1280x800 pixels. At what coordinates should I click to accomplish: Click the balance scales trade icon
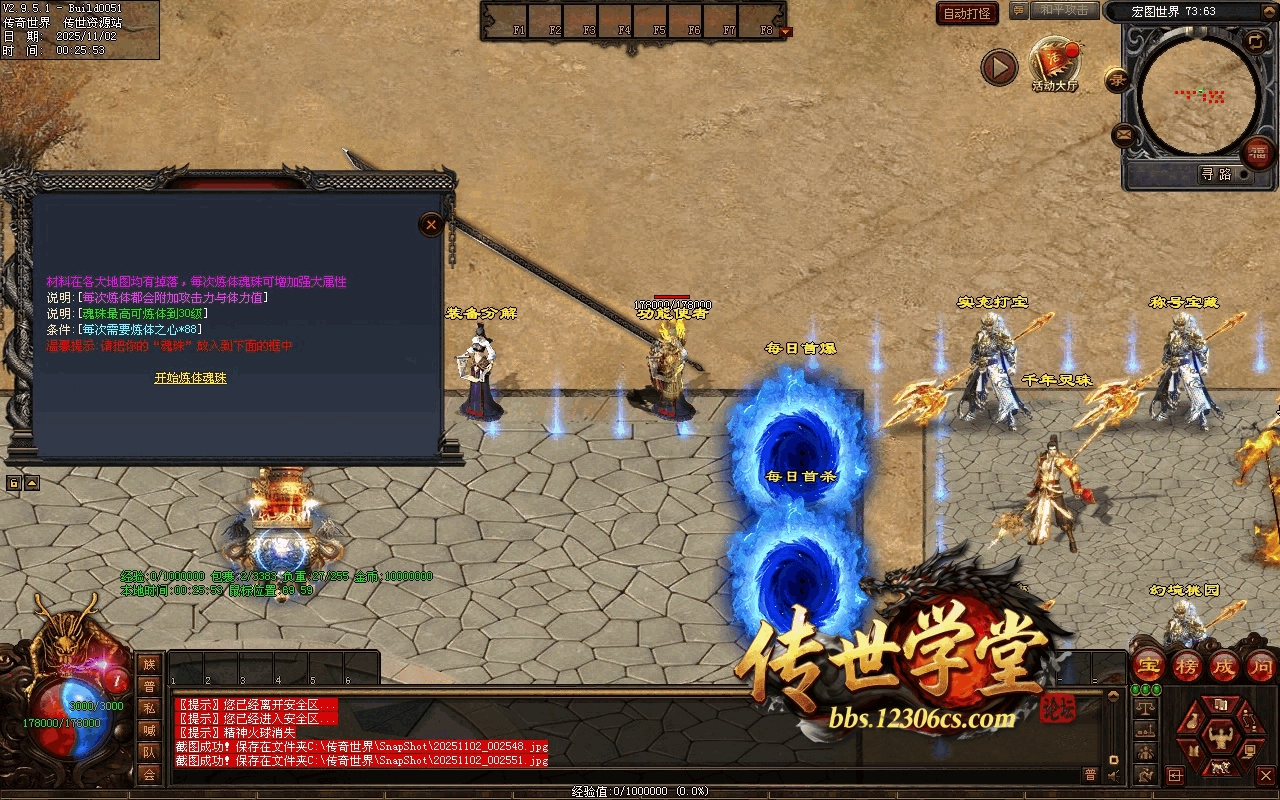click(x=1146, y=706)
